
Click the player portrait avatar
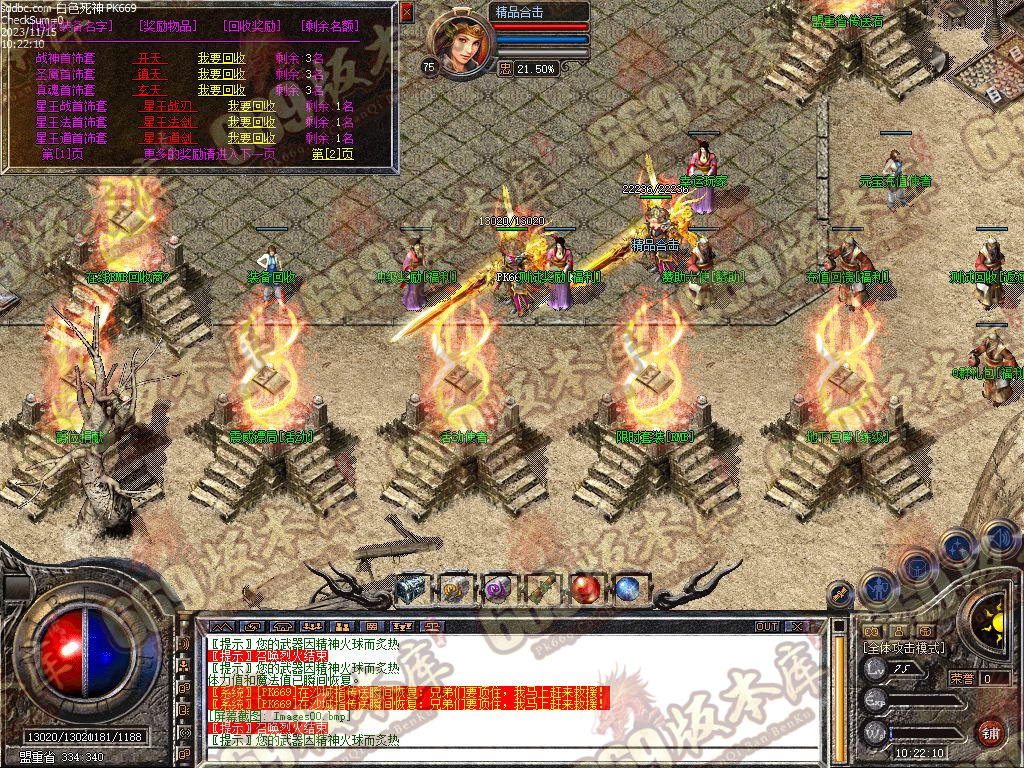click(460, 43)
